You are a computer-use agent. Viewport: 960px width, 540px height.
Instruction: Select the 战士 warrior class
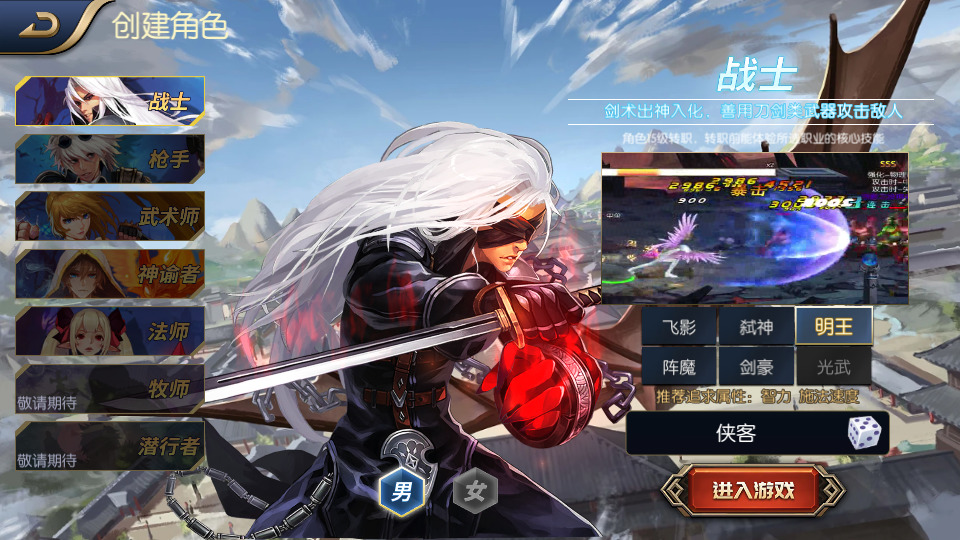[110, 101]
